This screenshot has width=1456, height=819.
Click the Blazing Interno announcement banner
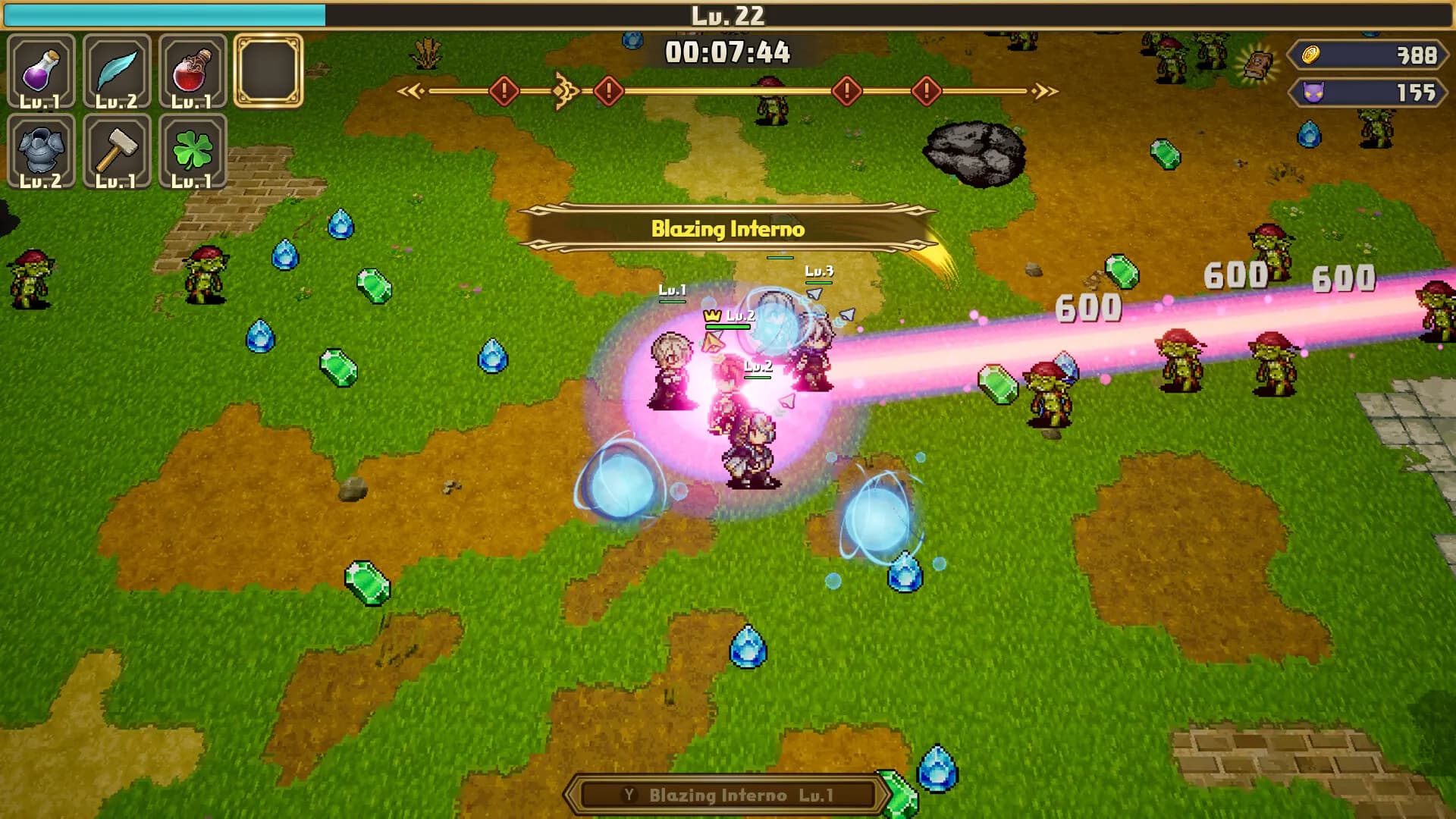point(728,226)
